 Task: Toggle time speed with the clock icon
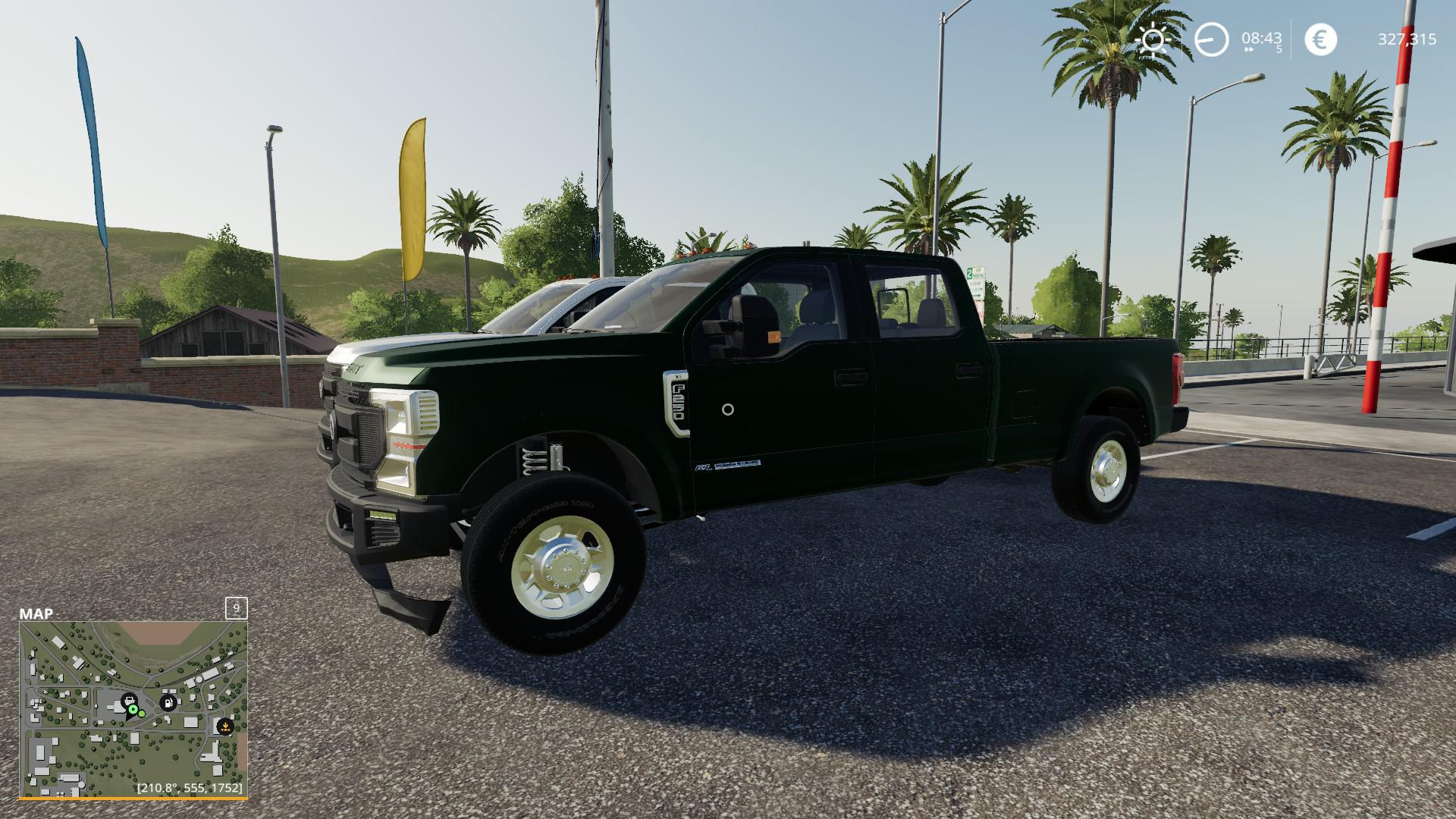pyautogui.click(x=1211, y=39)
